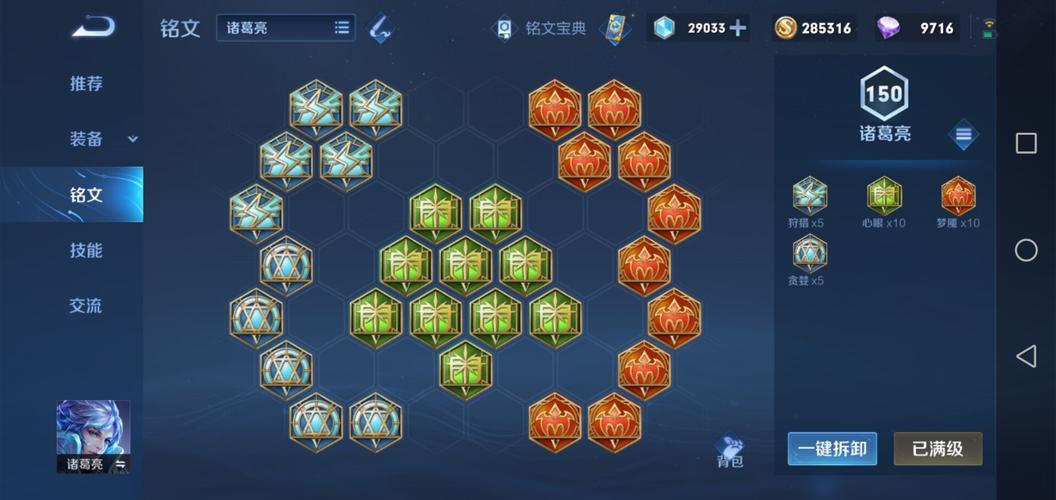Switch to the 推荐 tab

[x=86, y=84]
